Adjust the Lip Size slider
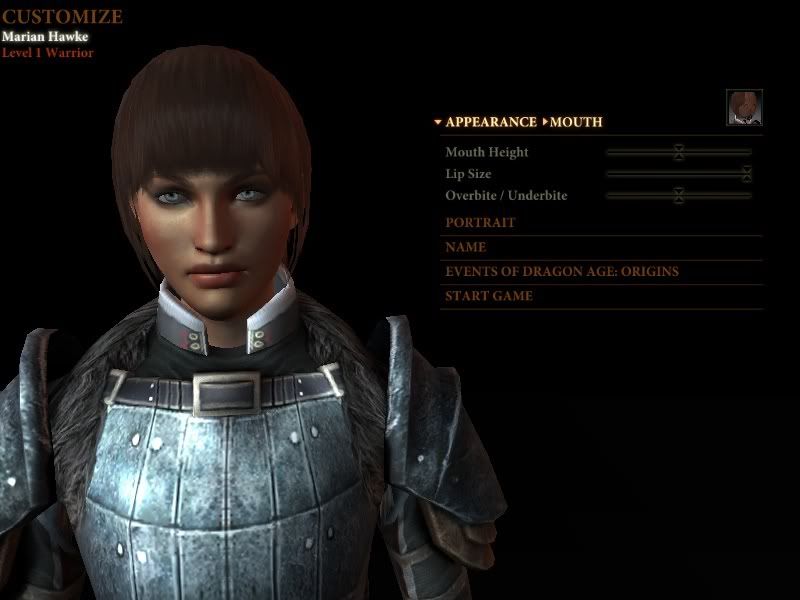The height and width of the screenshot is (600, 800). [746, 174]
